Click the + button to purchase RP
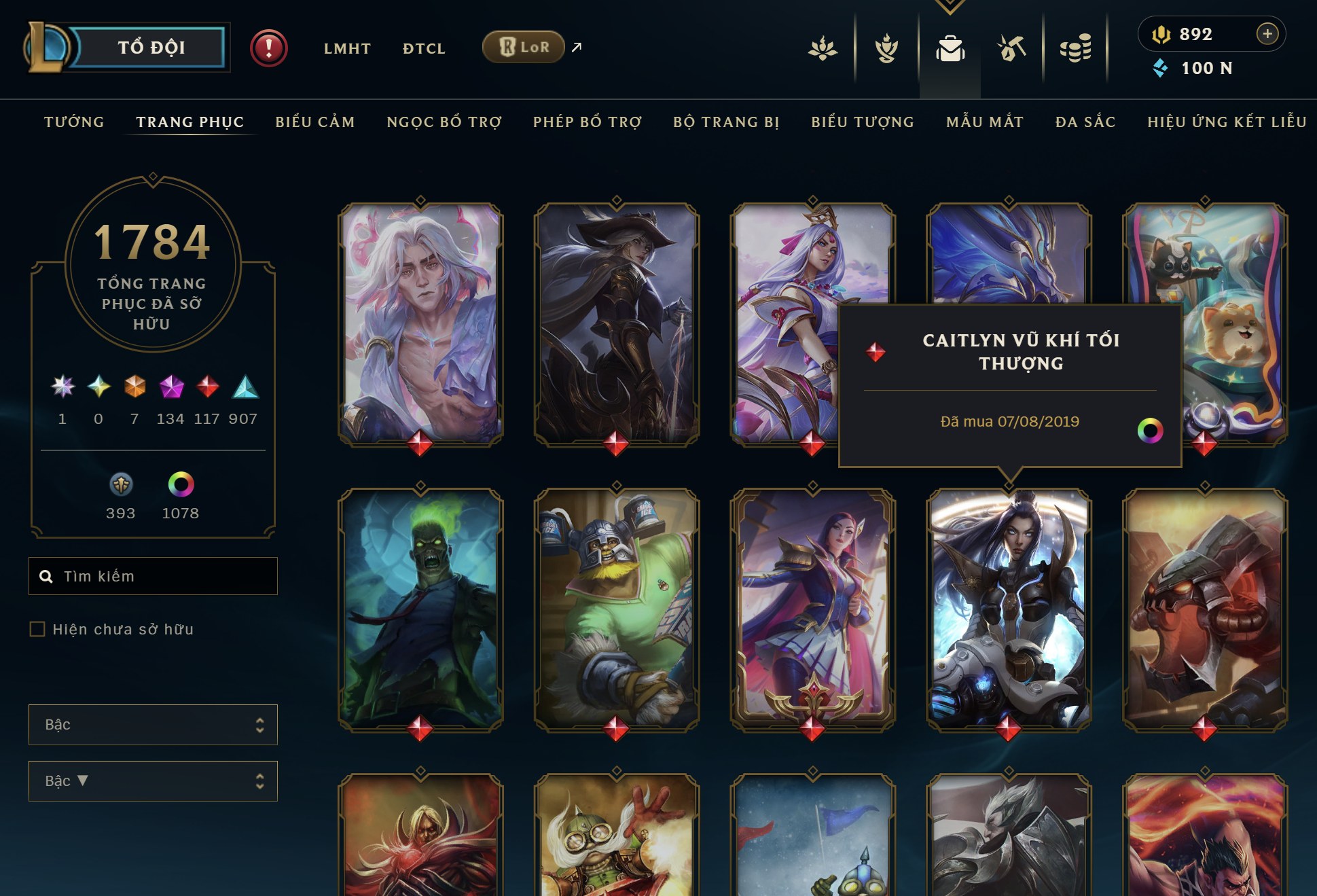 pyautogui.click(x=1266, y=33)
